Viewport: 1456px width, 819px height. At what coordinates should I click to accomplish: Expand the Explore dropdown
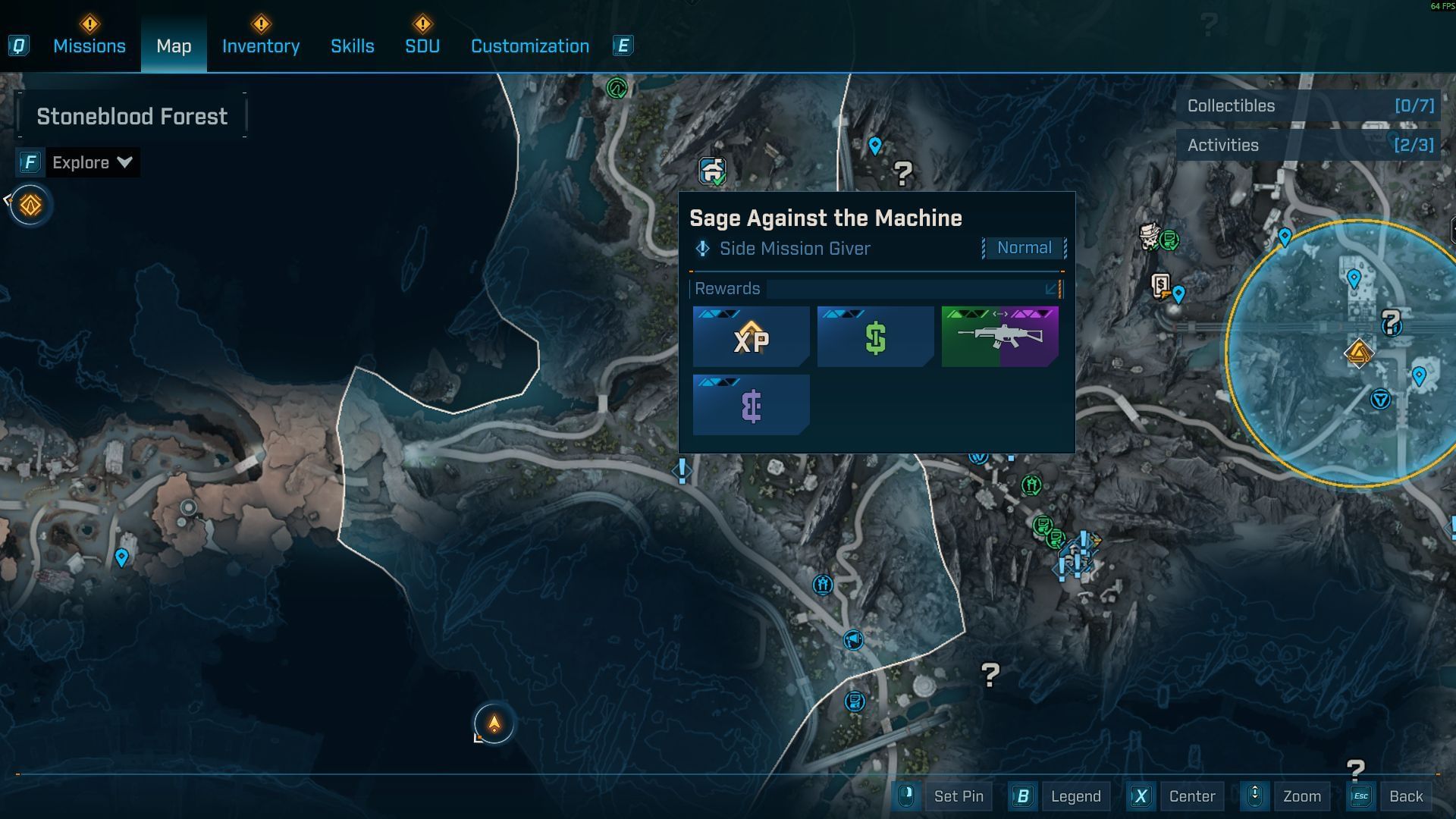pos(92,162)
